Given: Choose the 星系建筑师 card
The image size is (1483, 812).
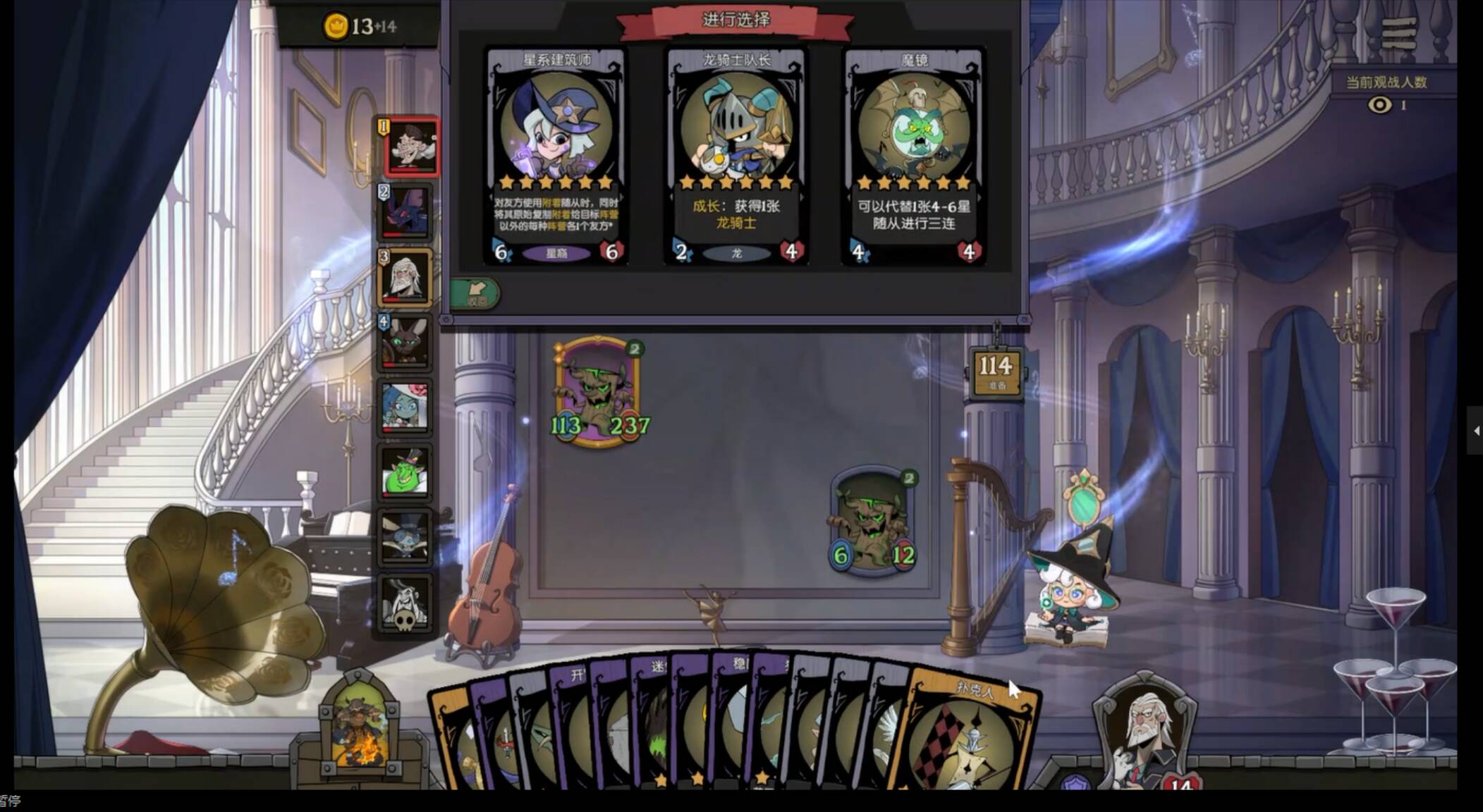Looking at the screenshot, I should (x=556, y=156).
